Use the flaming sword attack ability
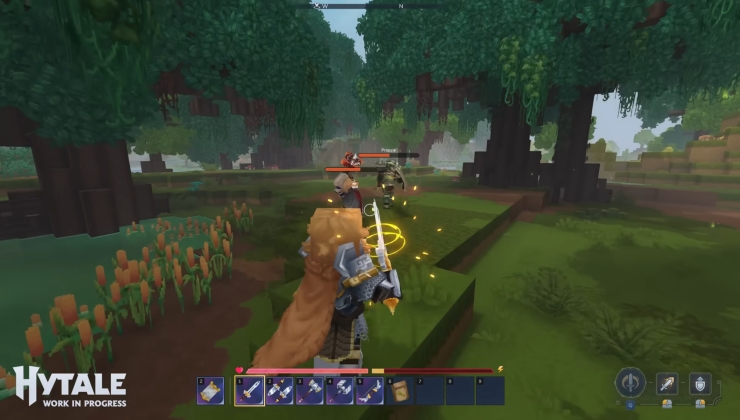Image resolution: width=740 pixels, height=420 pixels. click(x=667, y=383)
